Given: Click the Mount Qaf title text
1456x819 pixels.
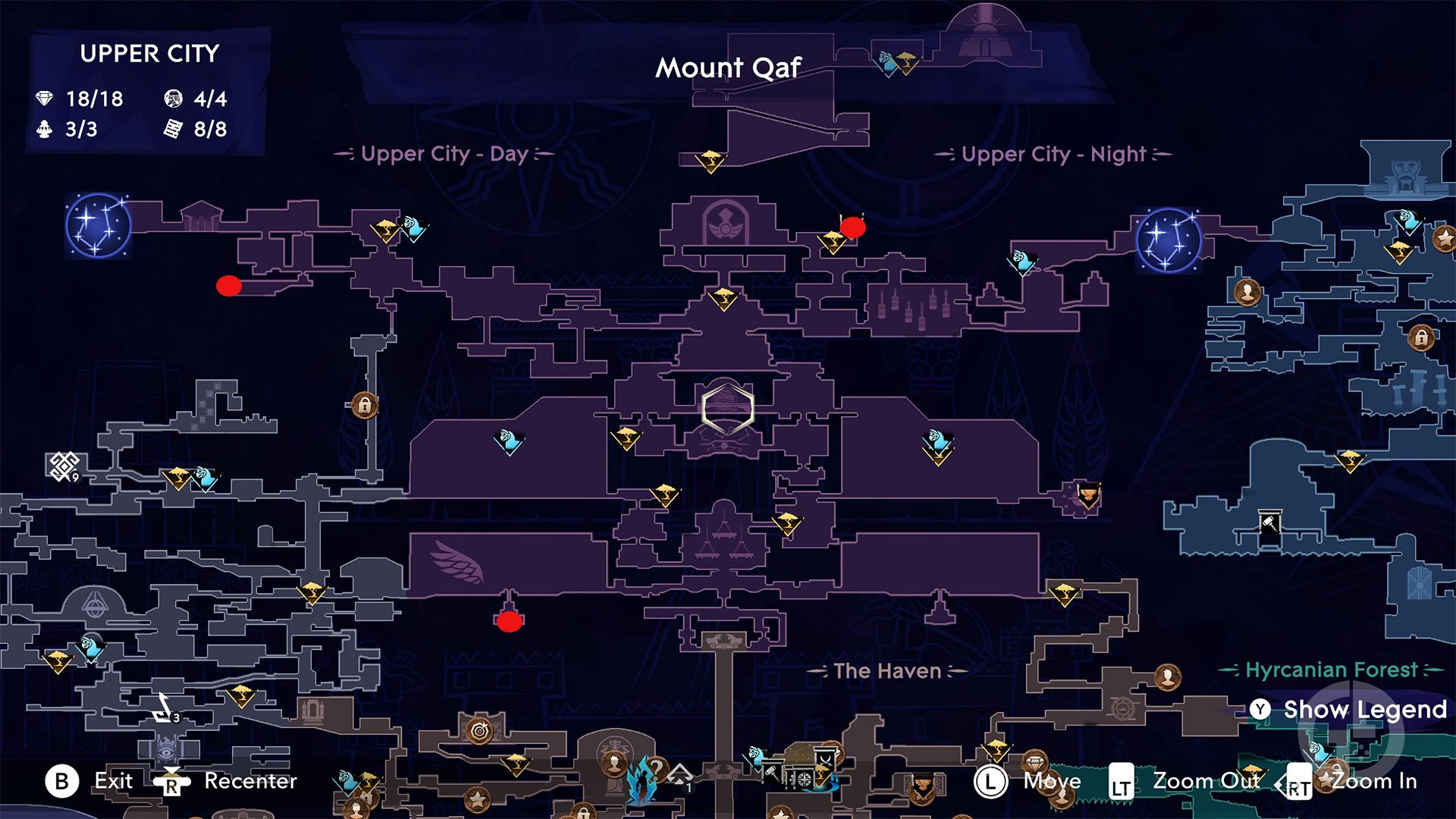Looking at the screenshot, I should pos(727,67).
